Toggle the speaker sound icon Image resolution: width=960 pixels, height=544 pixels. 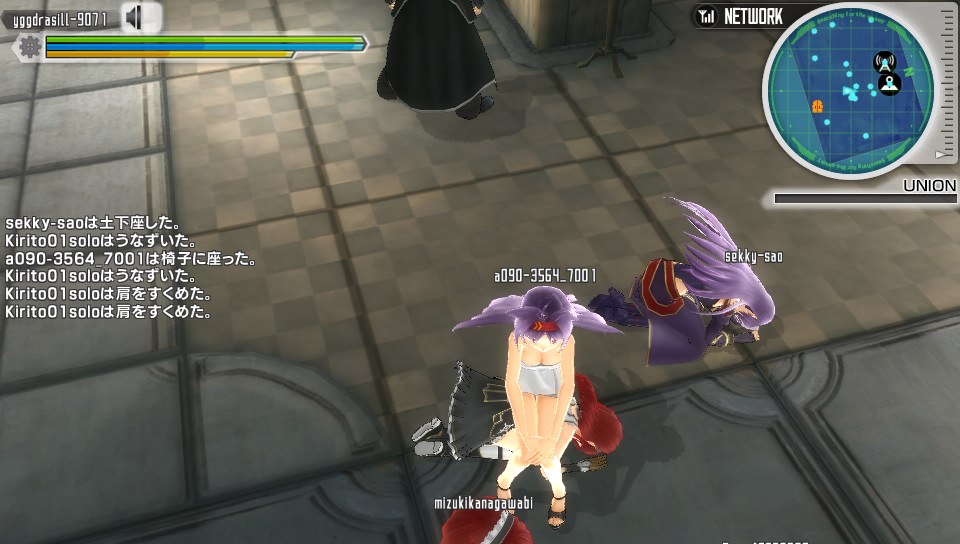point(141,17)
